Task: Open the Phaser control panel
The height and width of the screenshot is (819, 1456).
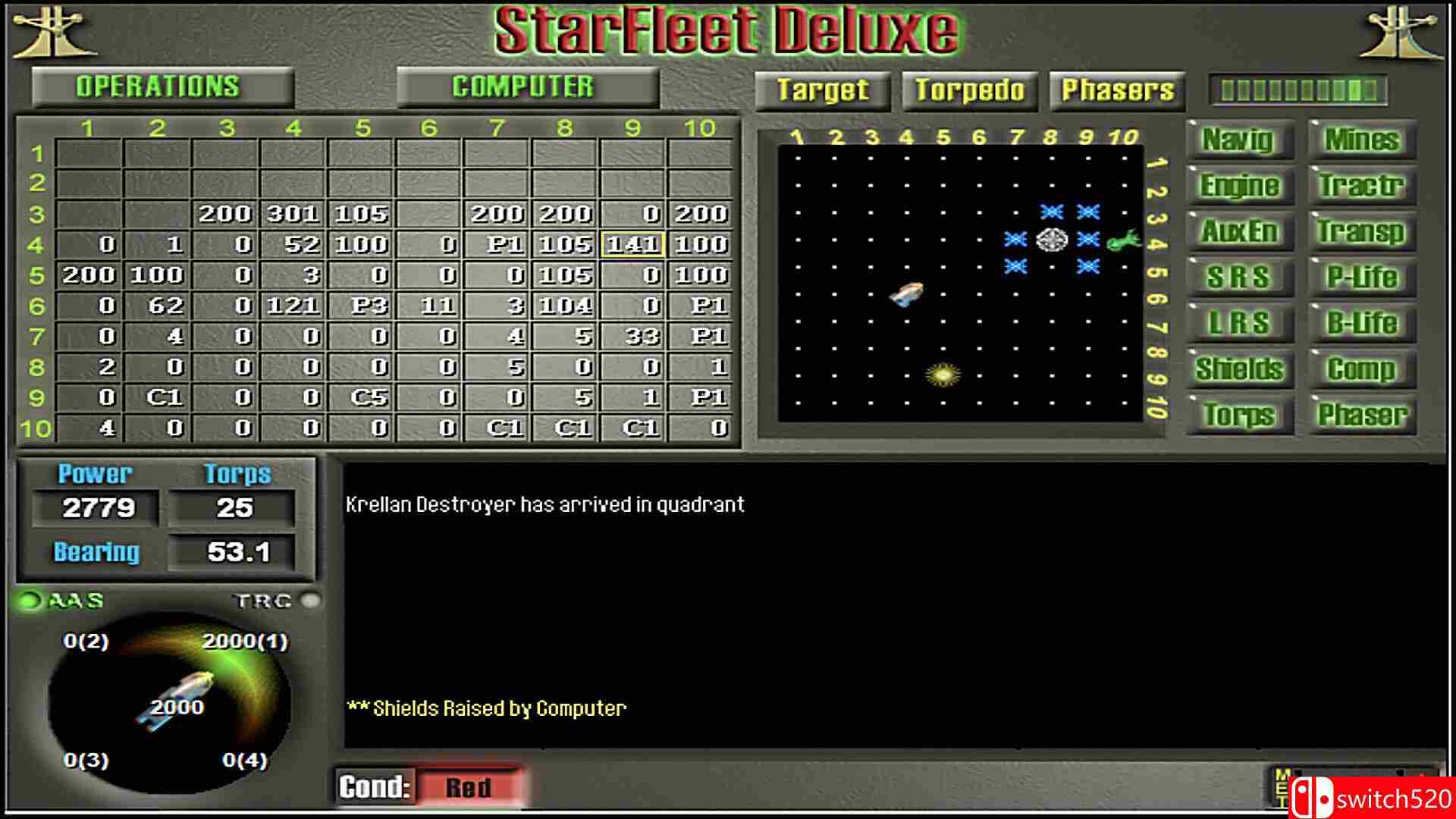Action: click(1361, 415)
